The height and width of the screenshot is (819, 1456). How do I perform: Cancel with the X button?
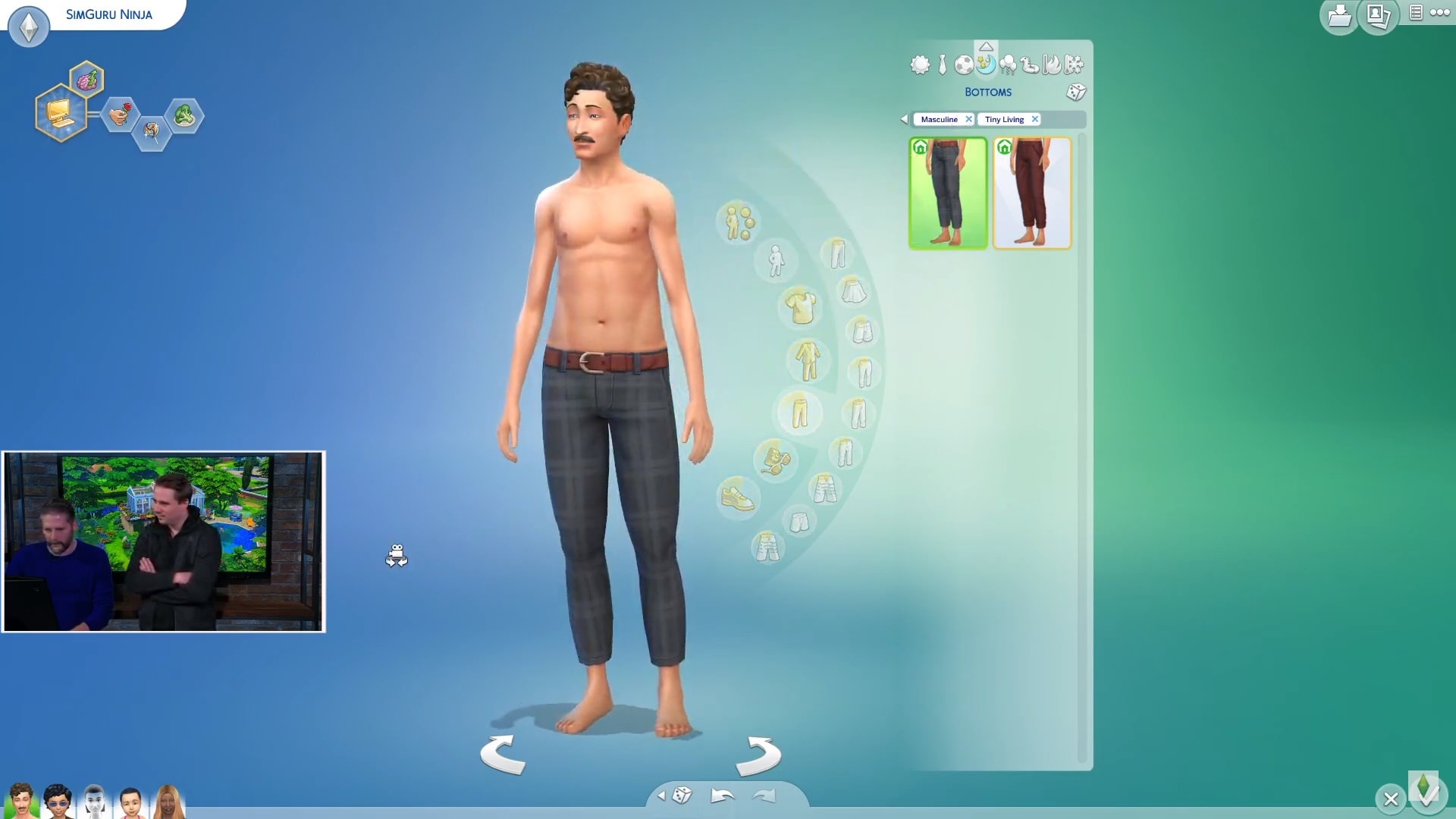point(1391,799)
